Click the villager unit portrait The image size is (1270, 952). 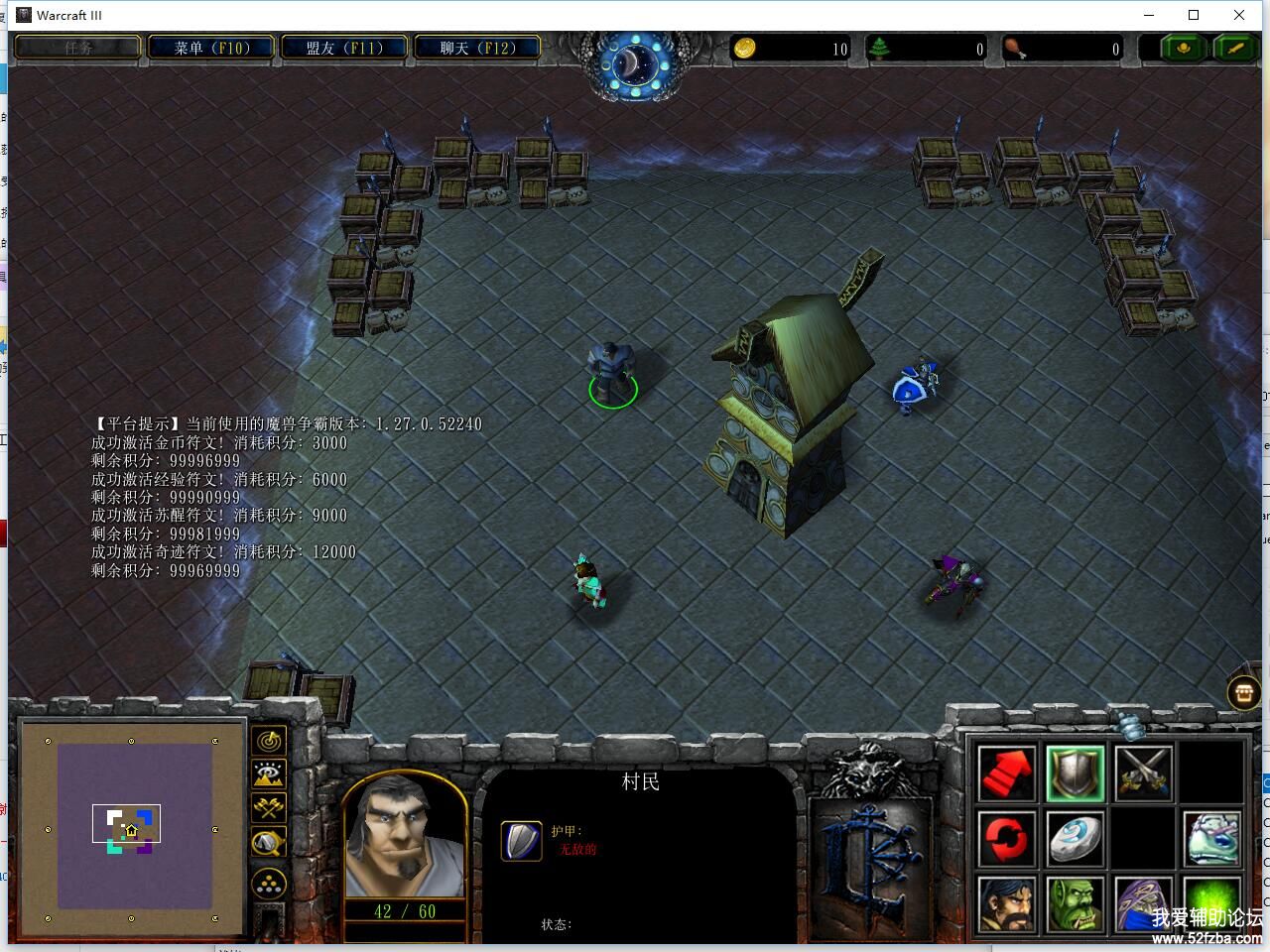coord(404,836)
